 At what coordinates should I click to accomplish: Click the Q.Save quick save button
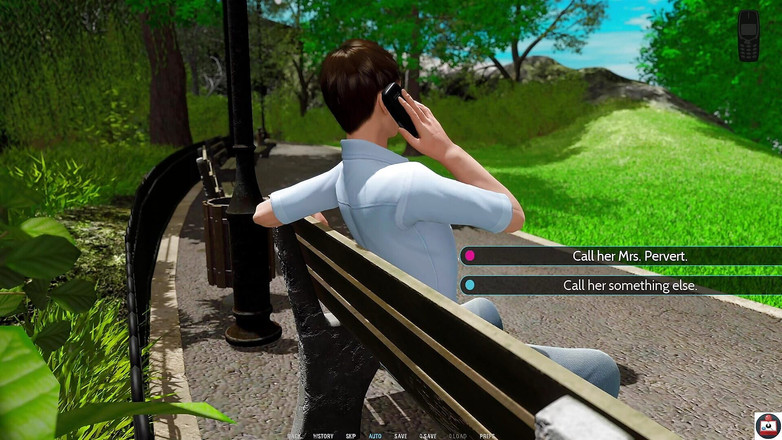point(428,436)
